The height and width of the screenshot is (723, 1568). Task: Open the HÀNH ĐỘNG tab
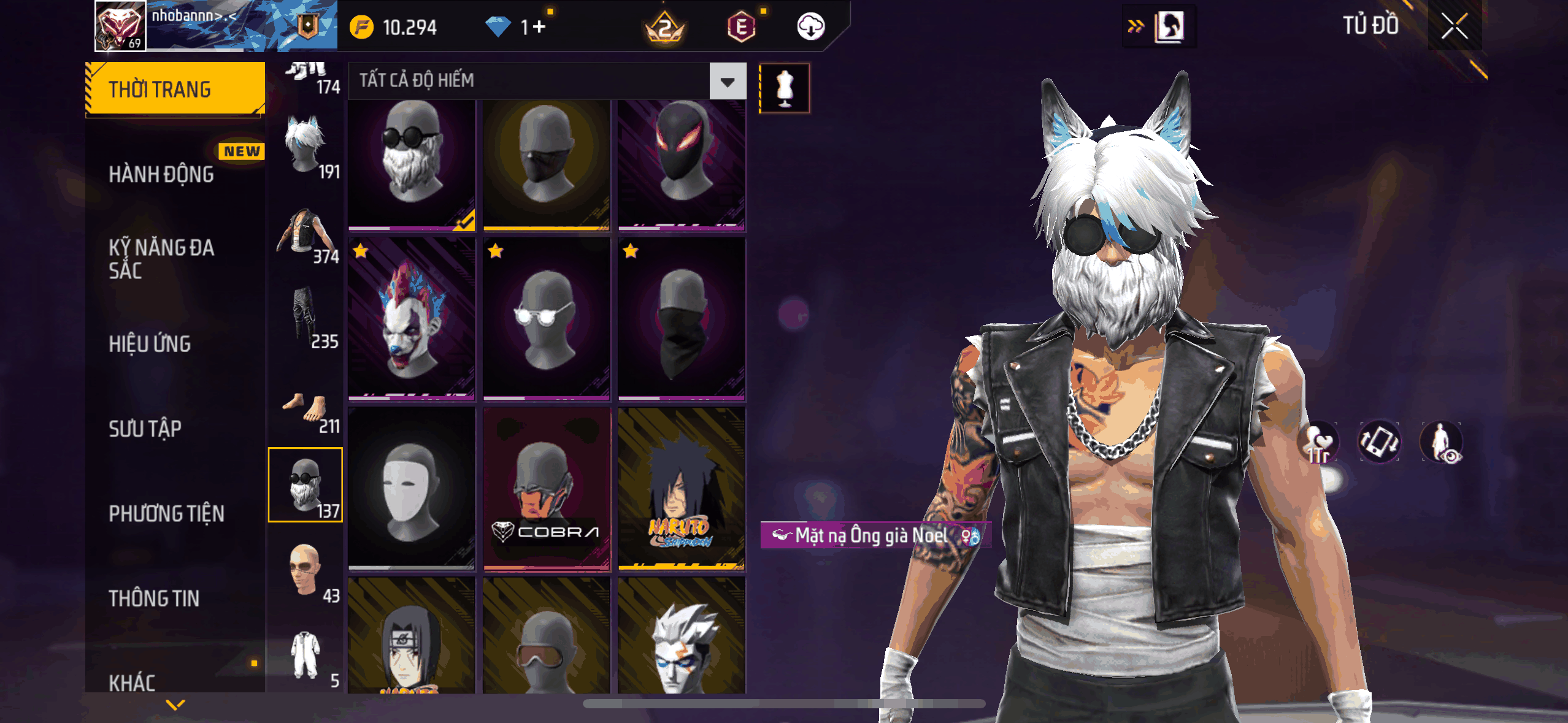coord(161,174)
